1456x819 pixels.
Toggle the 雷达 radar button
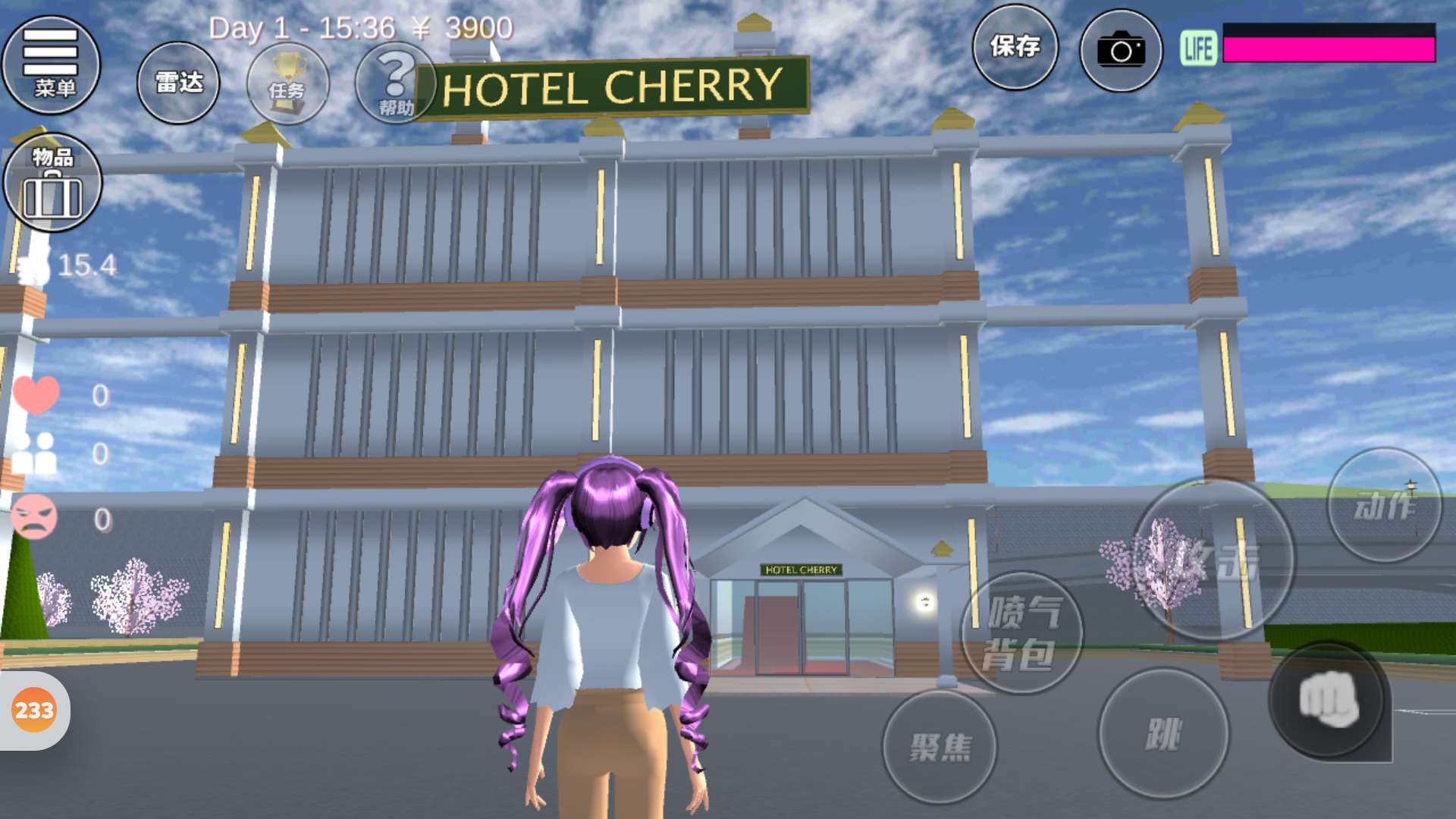[x=178, y=83]
